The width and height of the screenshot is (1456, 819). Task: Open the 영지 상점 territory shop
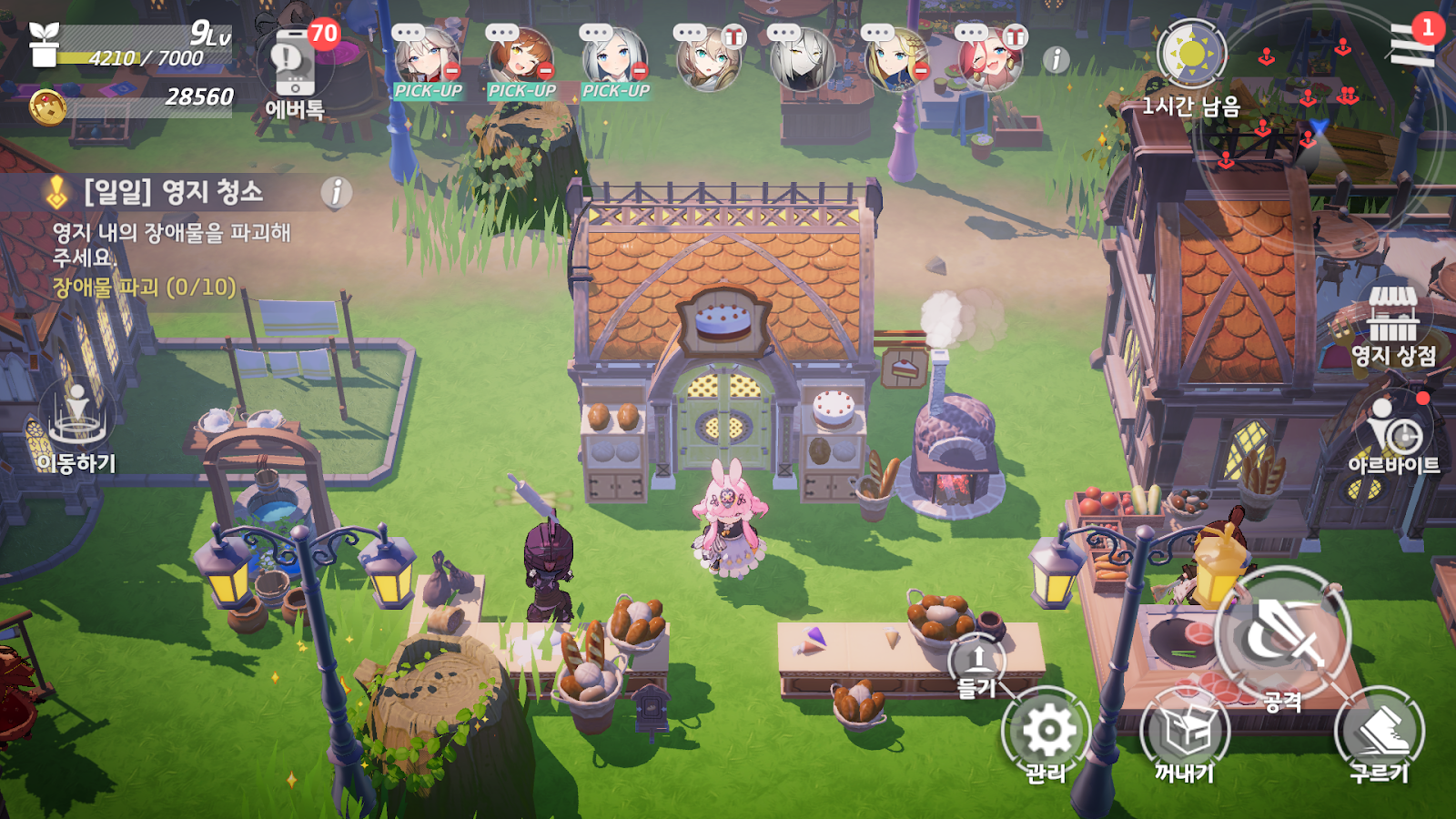[x=1393, y=324]
